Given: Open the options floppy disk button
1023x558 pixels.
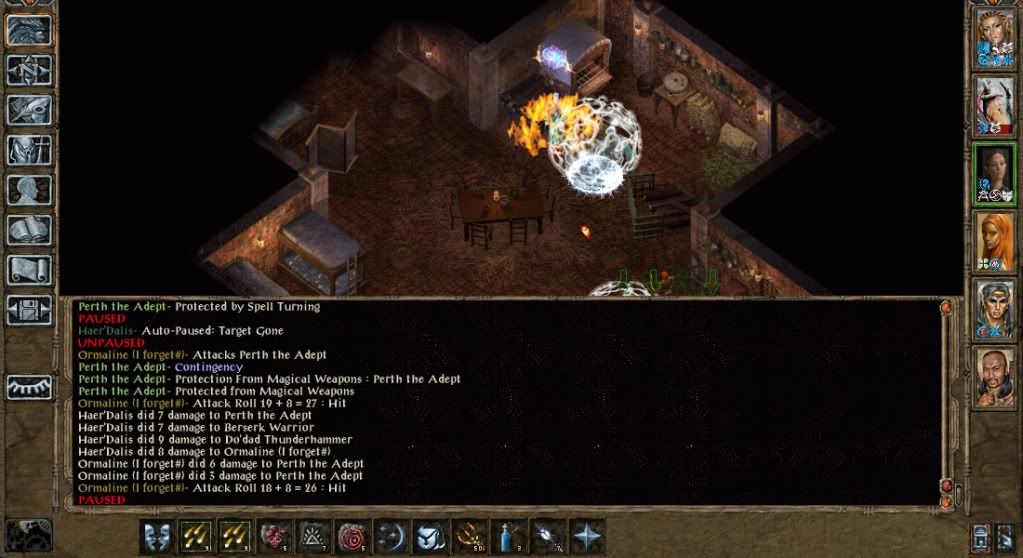Looking at the screenshot, I should [x=29, y=309].
